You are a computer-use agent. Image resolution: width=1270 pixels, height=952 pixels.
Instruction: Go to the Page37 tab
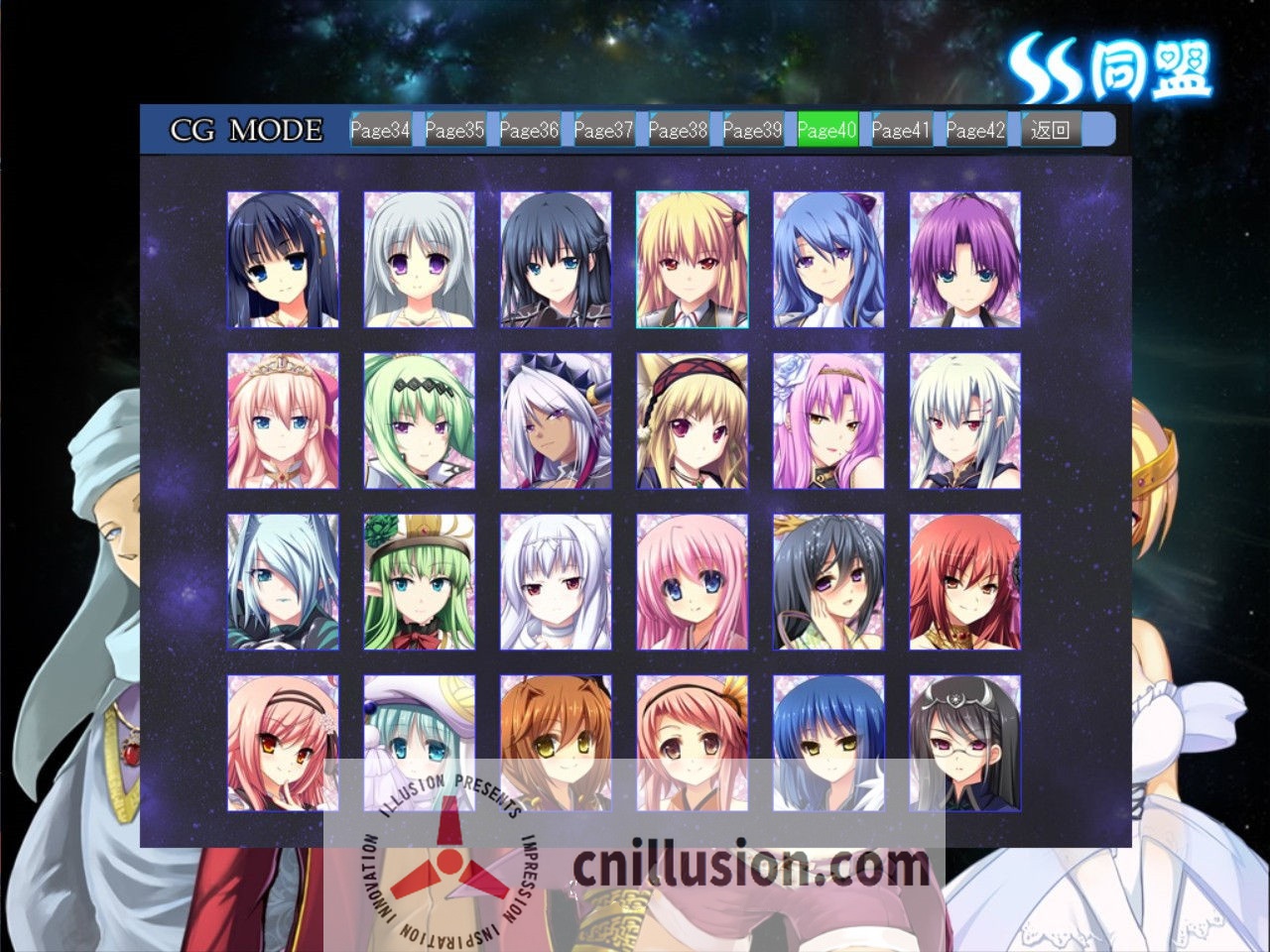[603, 130]
